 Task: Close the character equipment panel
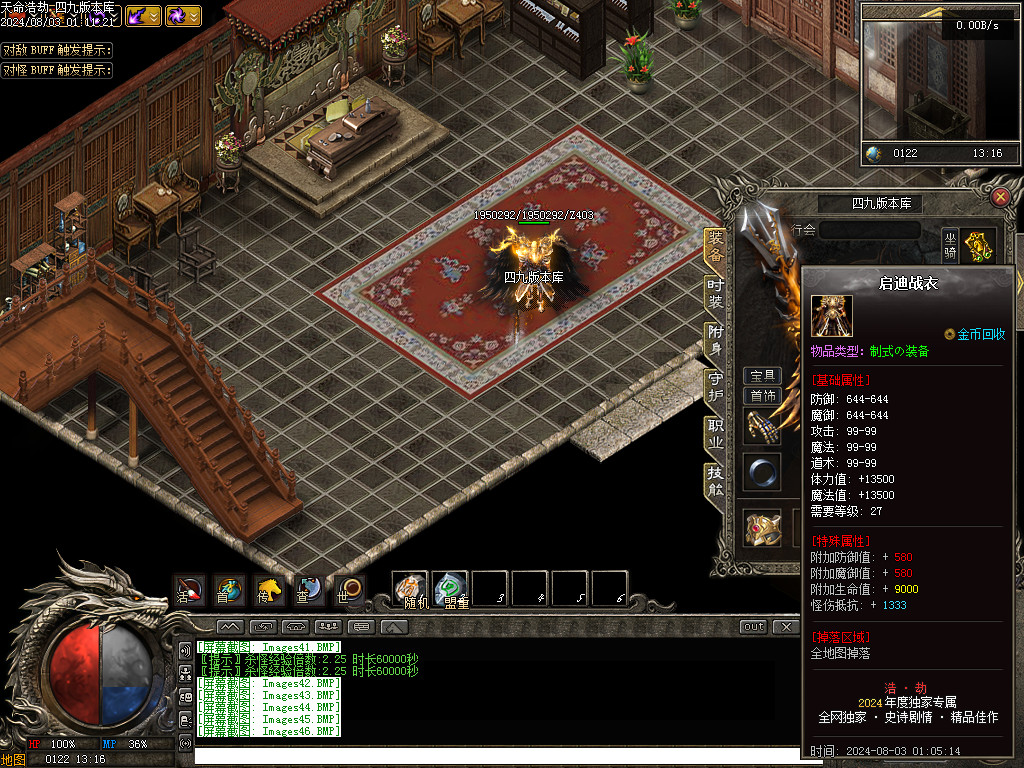click(1000, 197)
